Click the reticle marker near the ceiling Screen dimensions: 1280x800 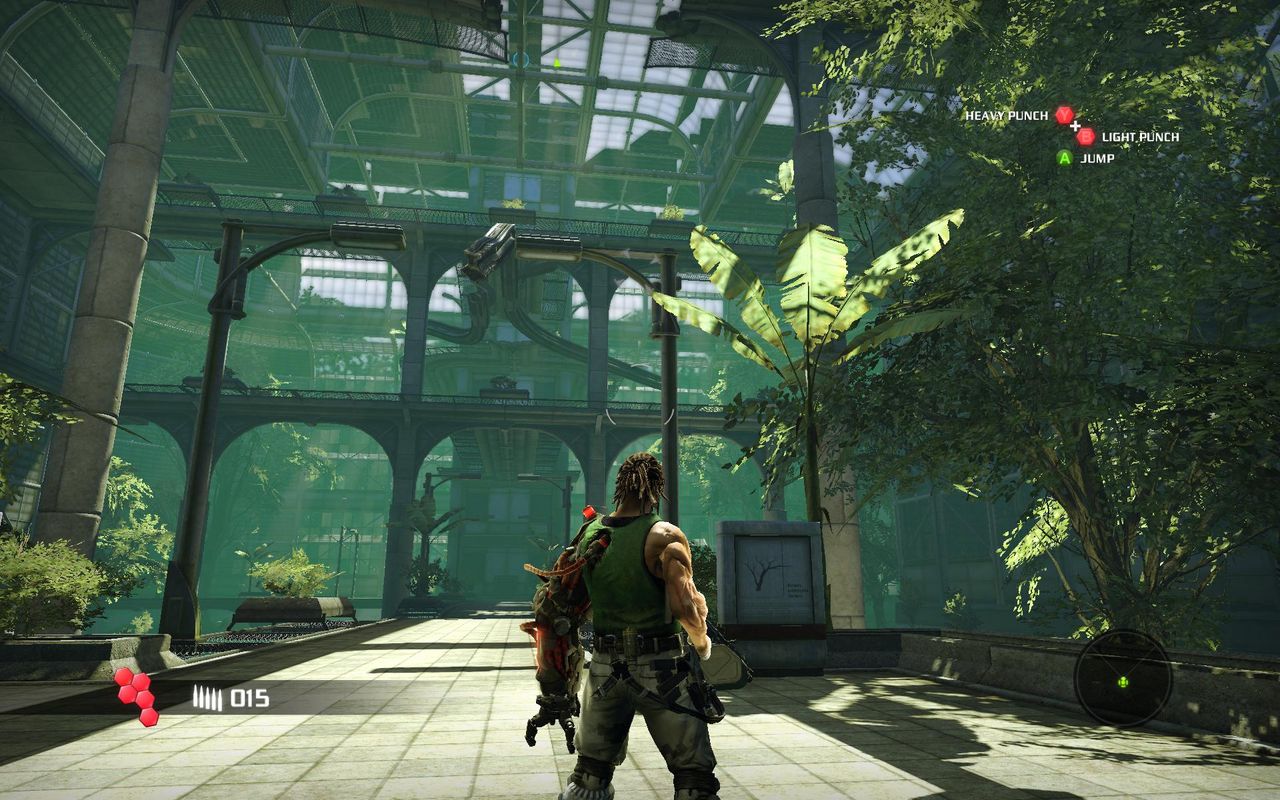[521, 58]
